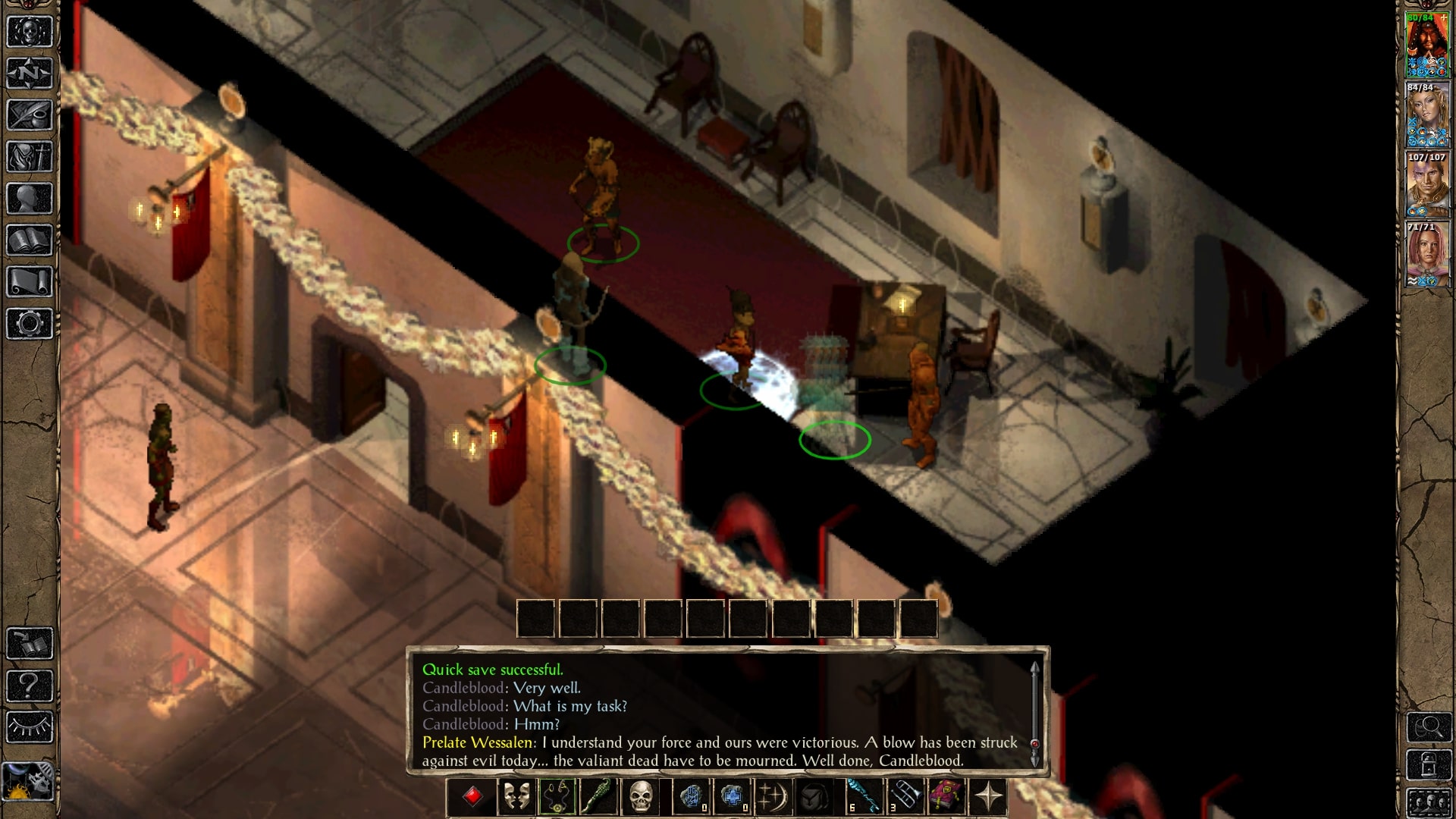Open game options with the gear icon
Viewport: 1456px width, 819px height.
click(28, 322)
